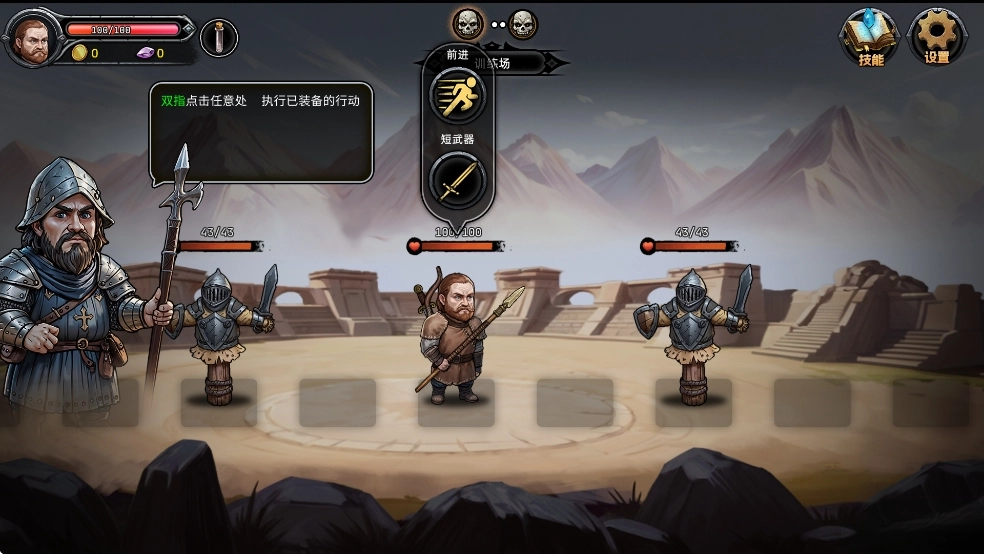
Task: Open the 设置 settings gear
Action: (x=937, y=36)
